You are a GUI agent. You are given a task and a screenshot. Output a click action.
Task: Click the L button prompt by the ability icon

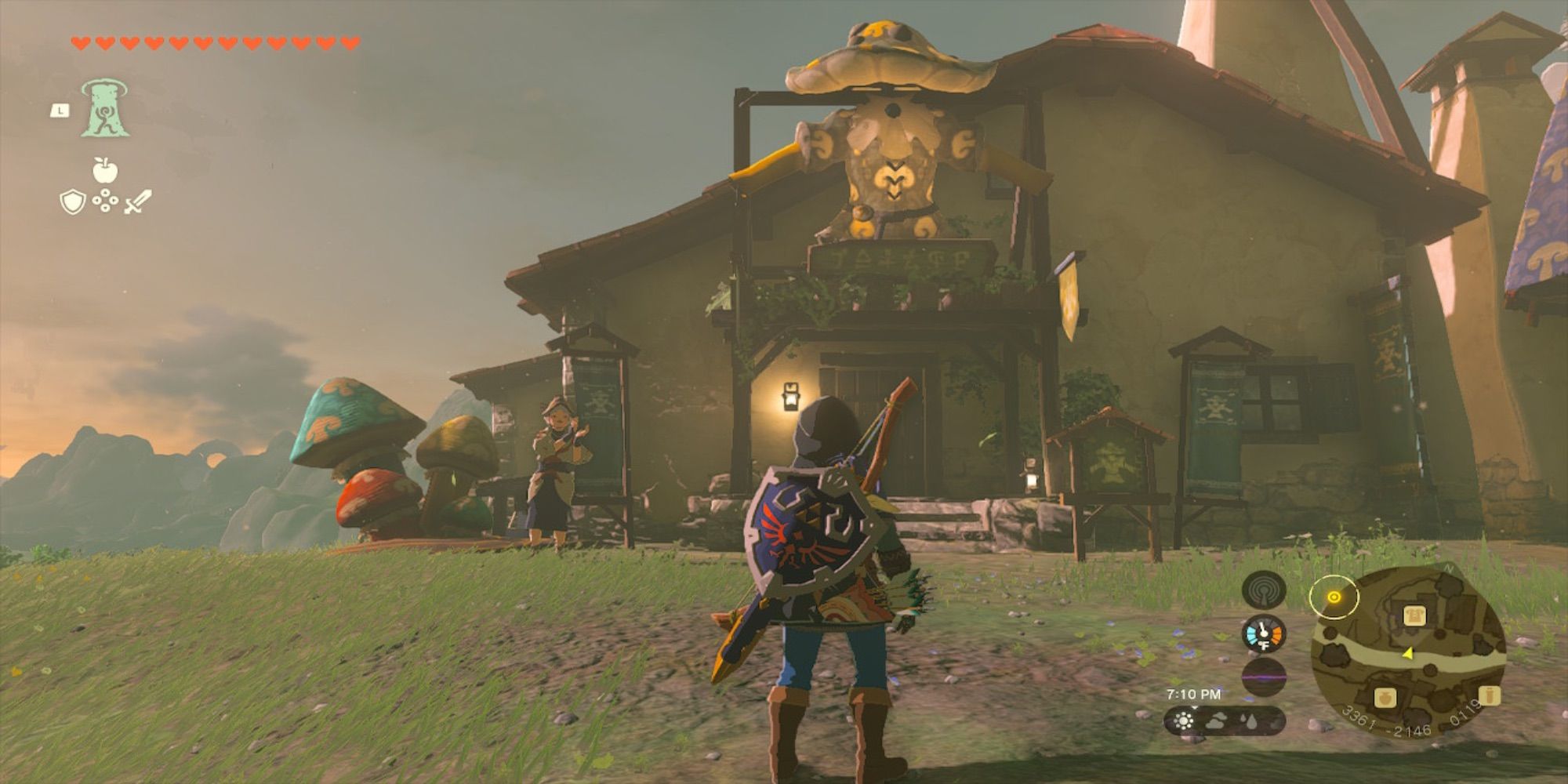[60, 110]
